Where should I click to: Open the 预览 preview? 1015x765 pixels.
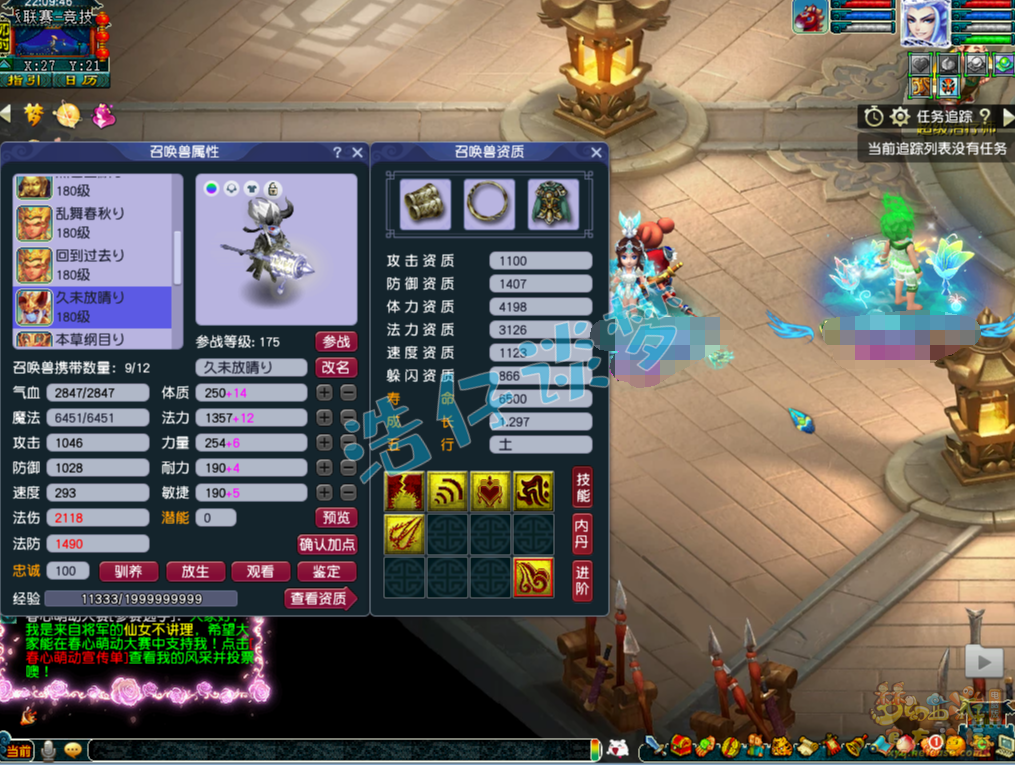point(336,518)
